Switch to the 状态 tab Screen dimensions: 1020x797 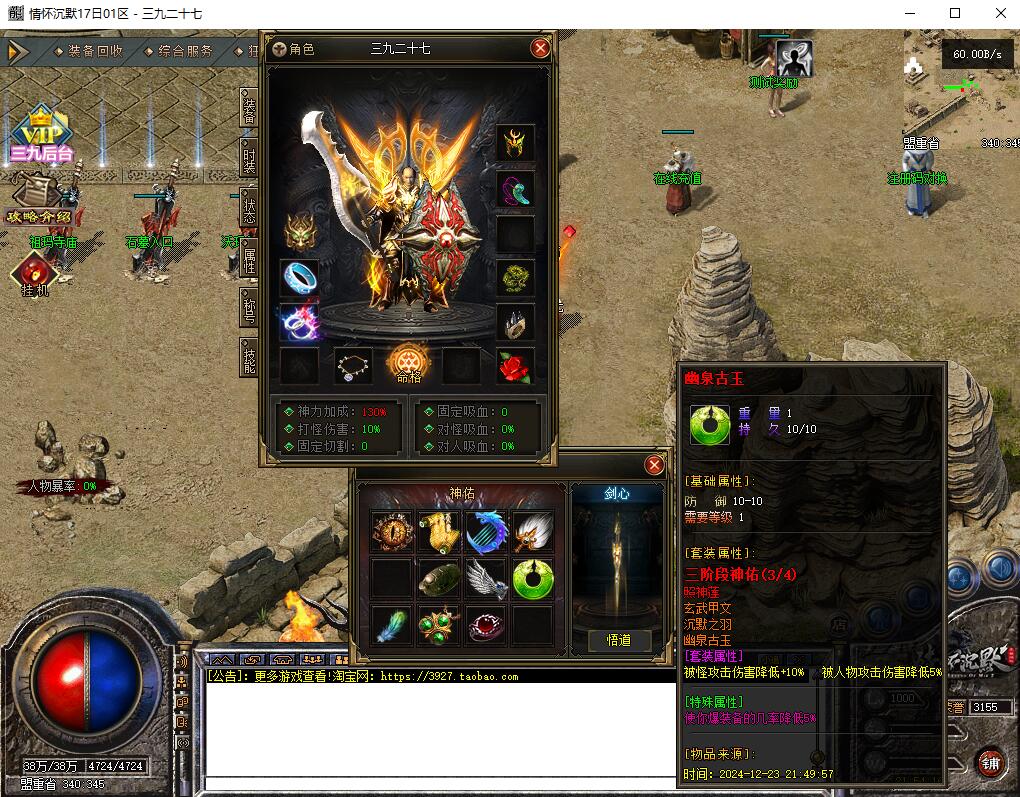point(249,210)
